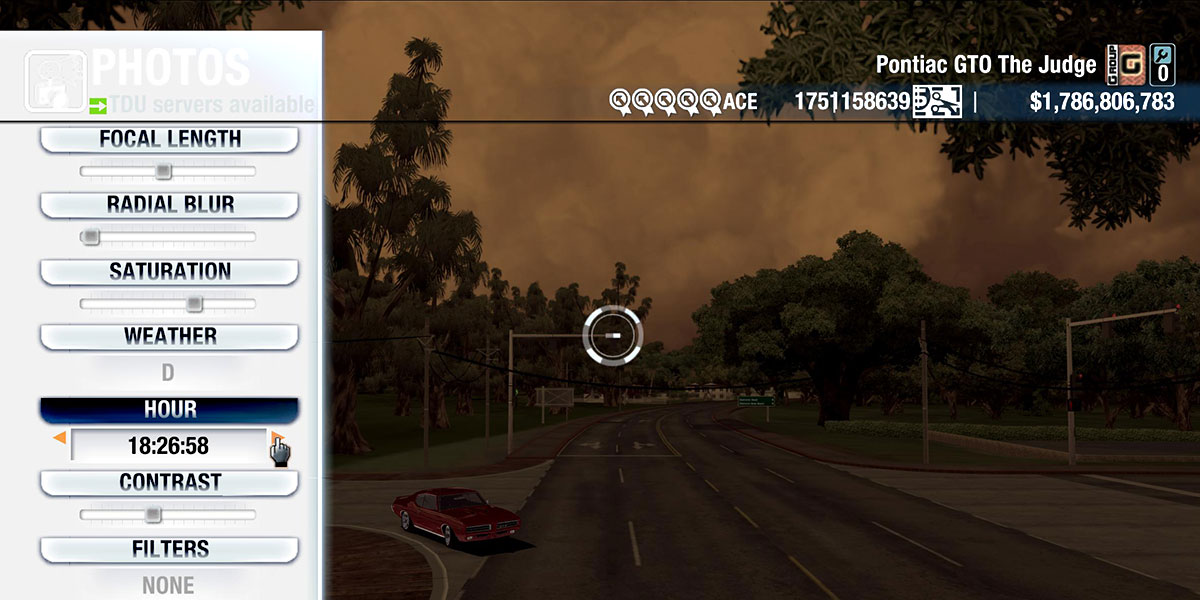Click the Focal Length slider handle
The width and height of the screenshot is (1200, 600).
coord(163,171)
